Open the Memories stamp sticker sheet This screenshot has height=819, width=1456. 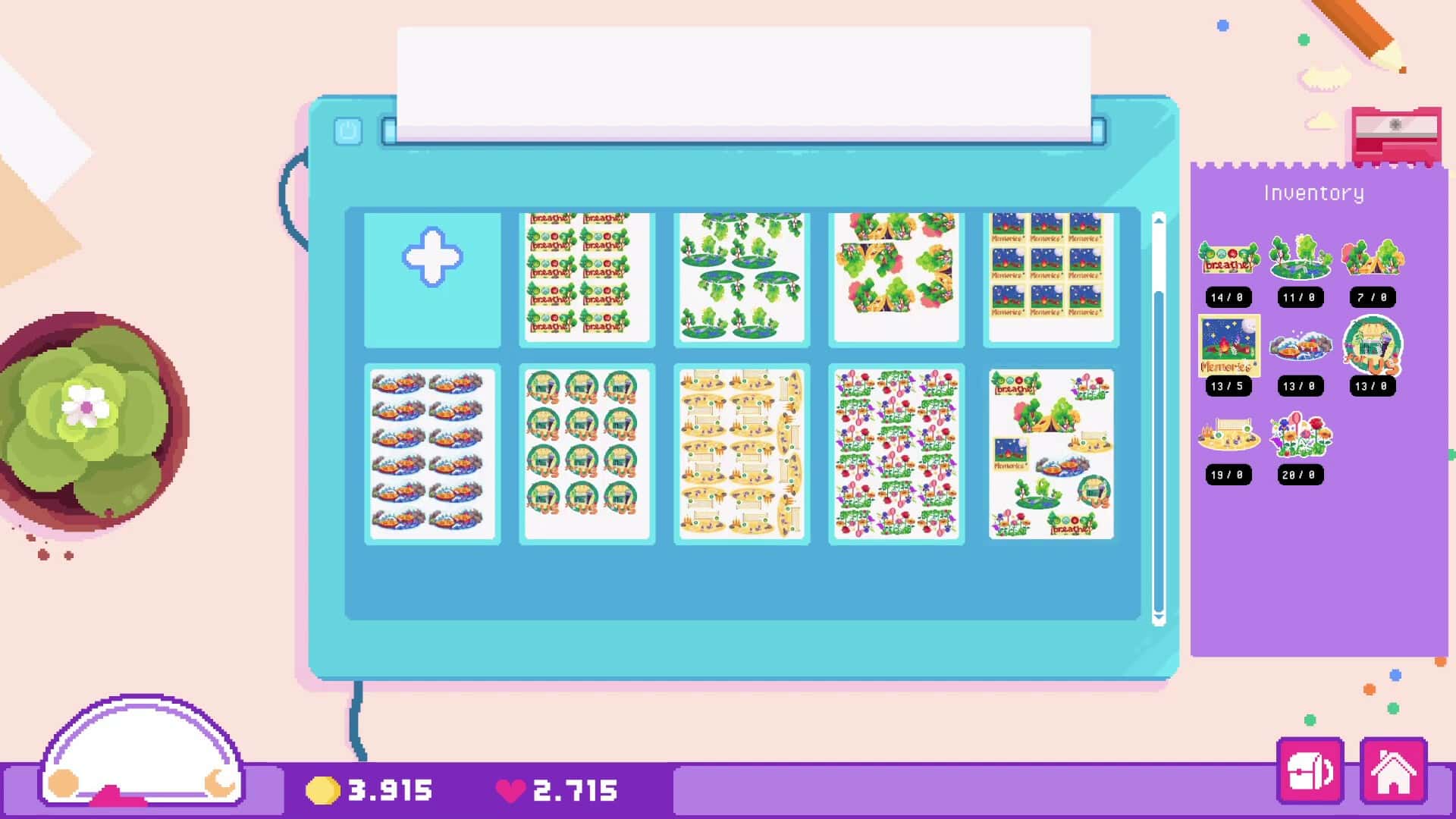pyautogui.click(x=1051, y=276)
